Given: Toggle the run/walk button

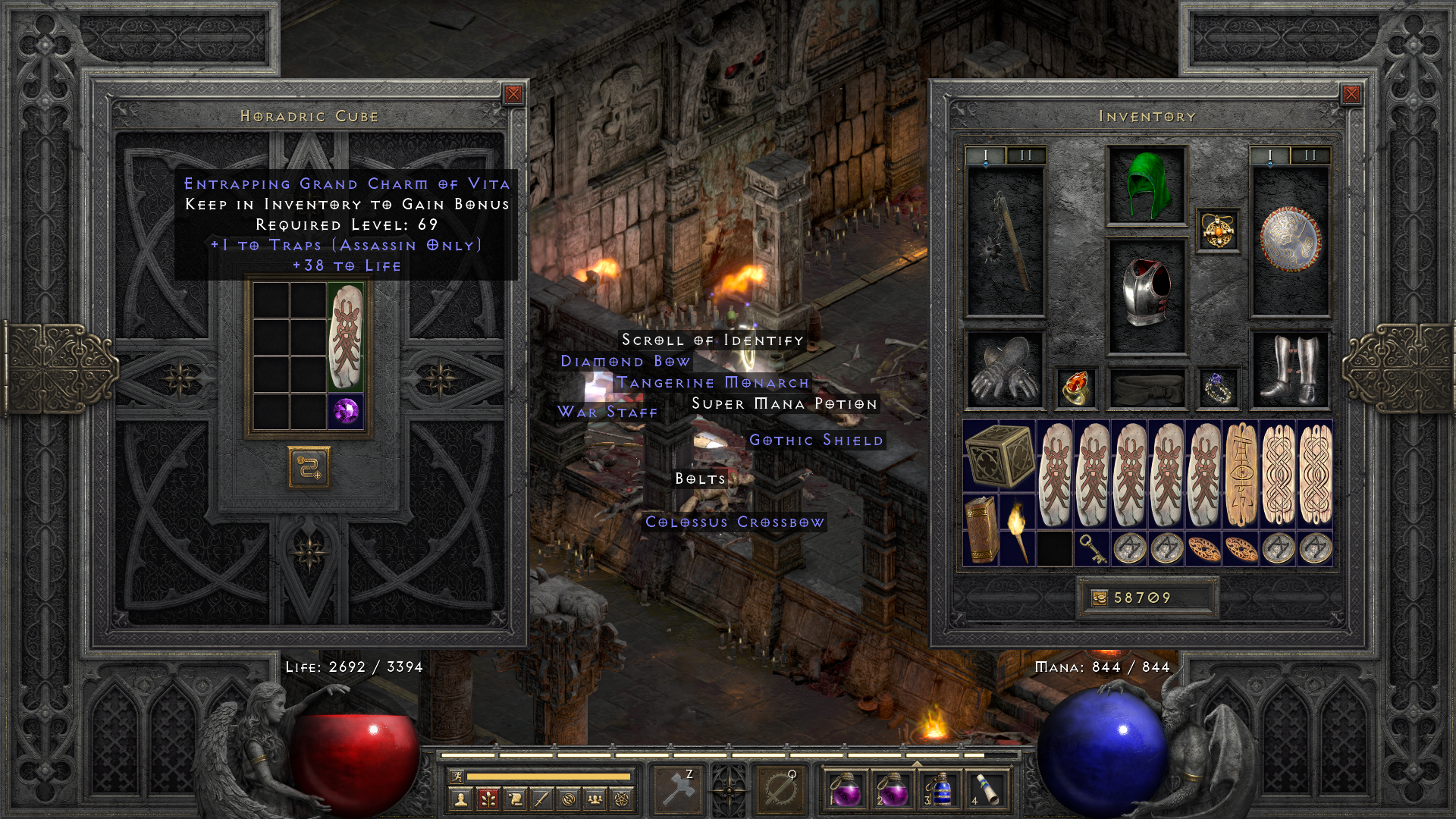Looking at the screenshot, I should click(x=457, y=777).
